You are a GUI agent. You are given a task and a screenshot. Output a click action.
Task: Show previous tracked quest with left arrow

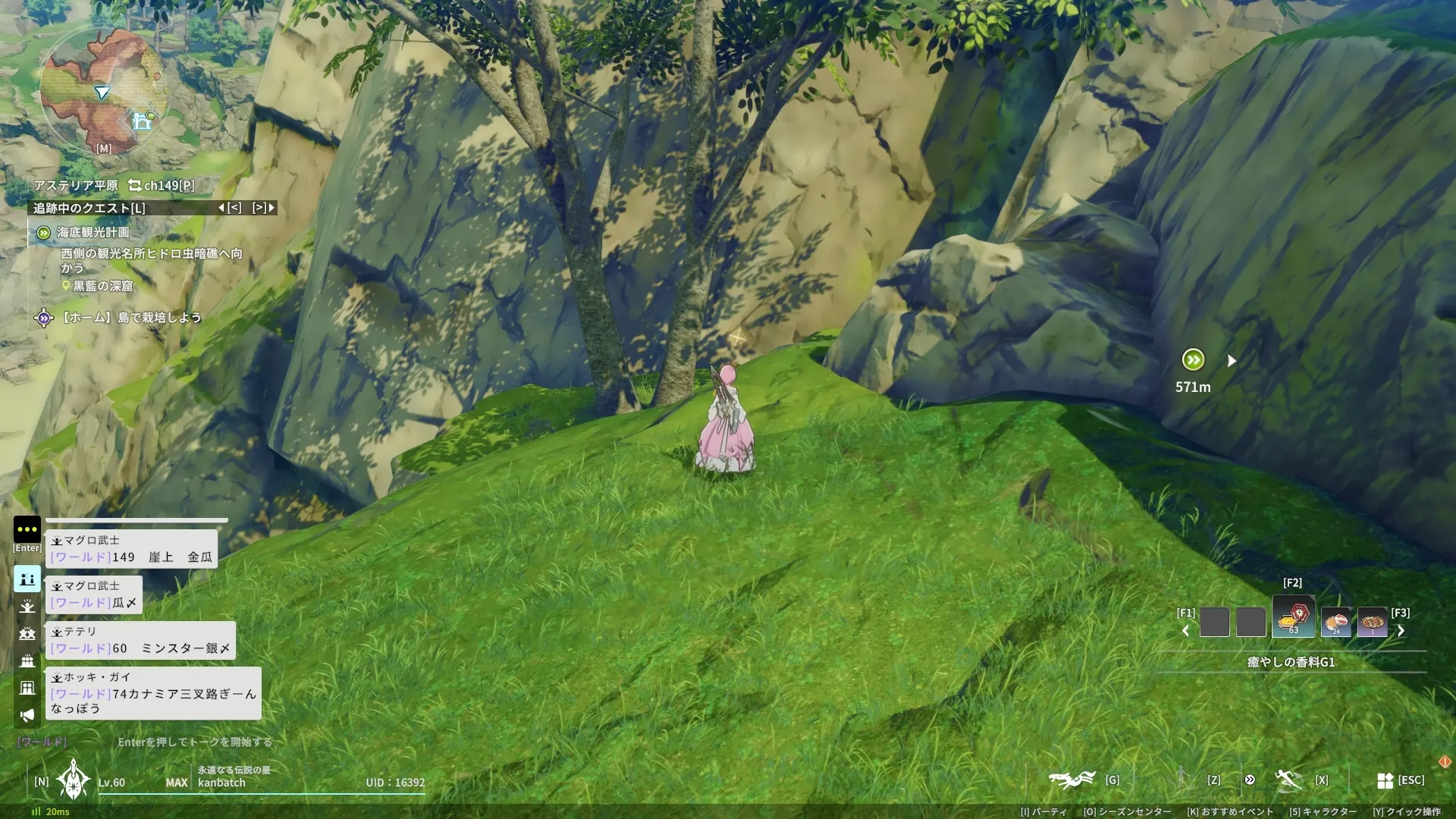point(221,208)
